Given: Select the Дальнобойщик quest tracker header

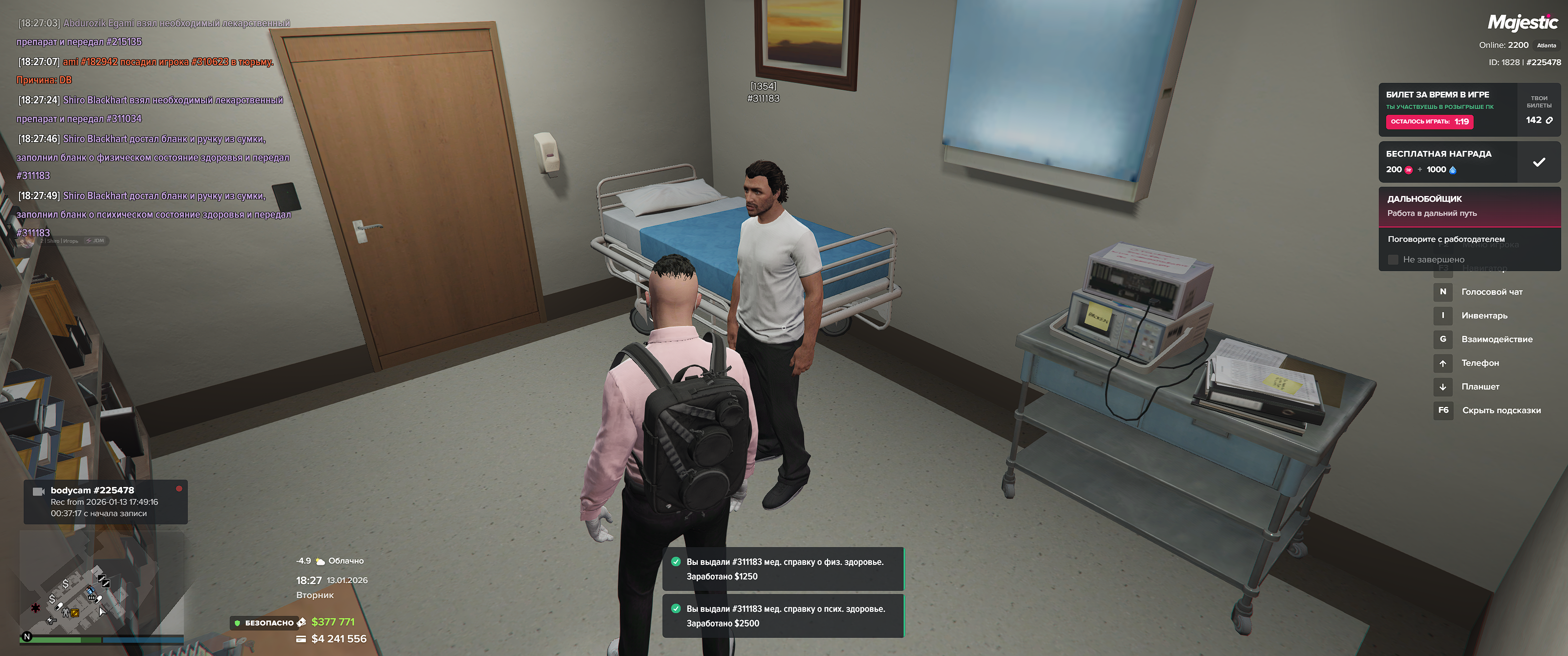Looking at the screenshot, I should pyautogui.click(x=1469, y=206).
